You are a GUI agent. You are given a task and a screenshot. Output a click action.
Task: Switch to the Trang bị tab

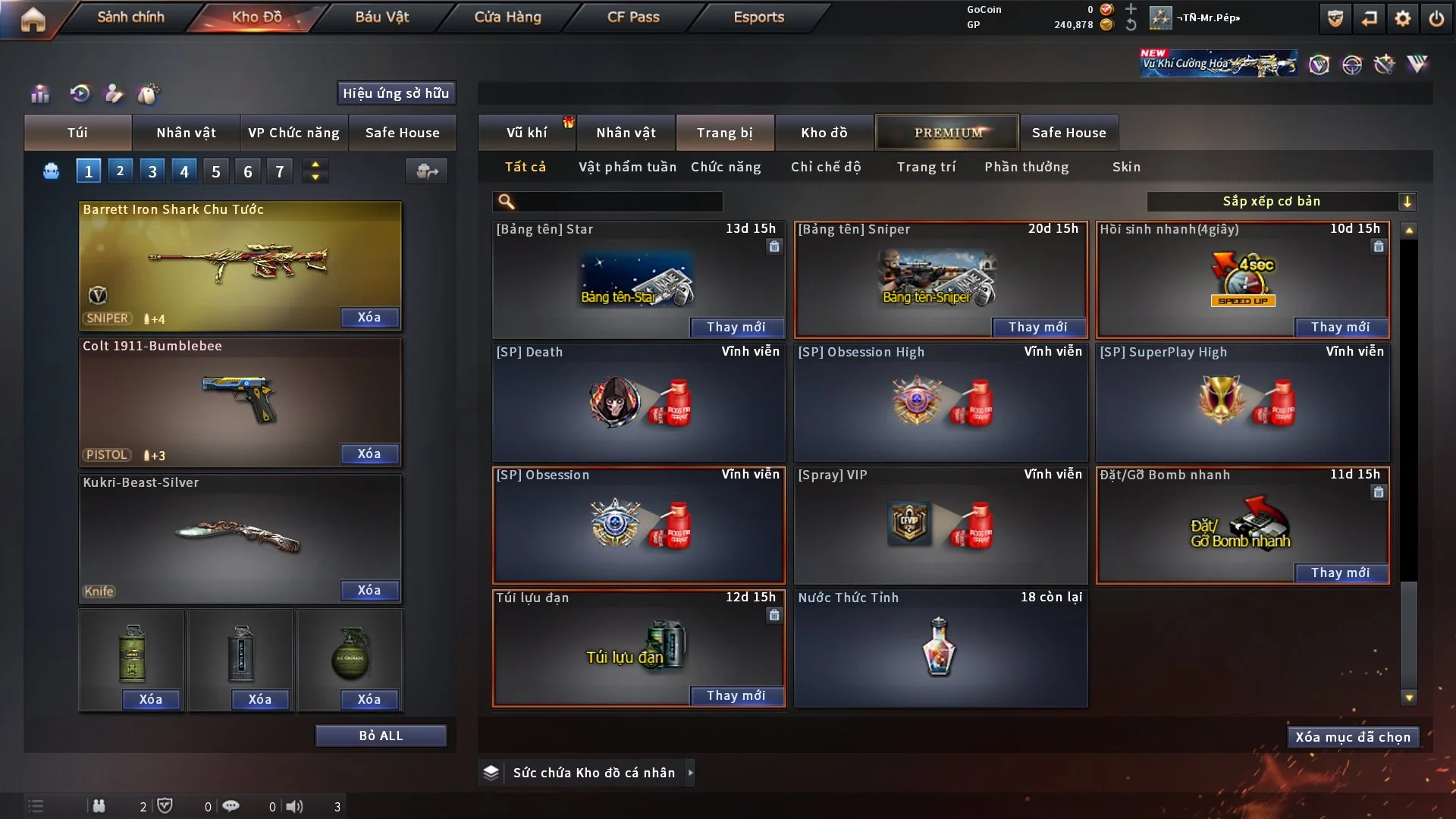[724, 133]
